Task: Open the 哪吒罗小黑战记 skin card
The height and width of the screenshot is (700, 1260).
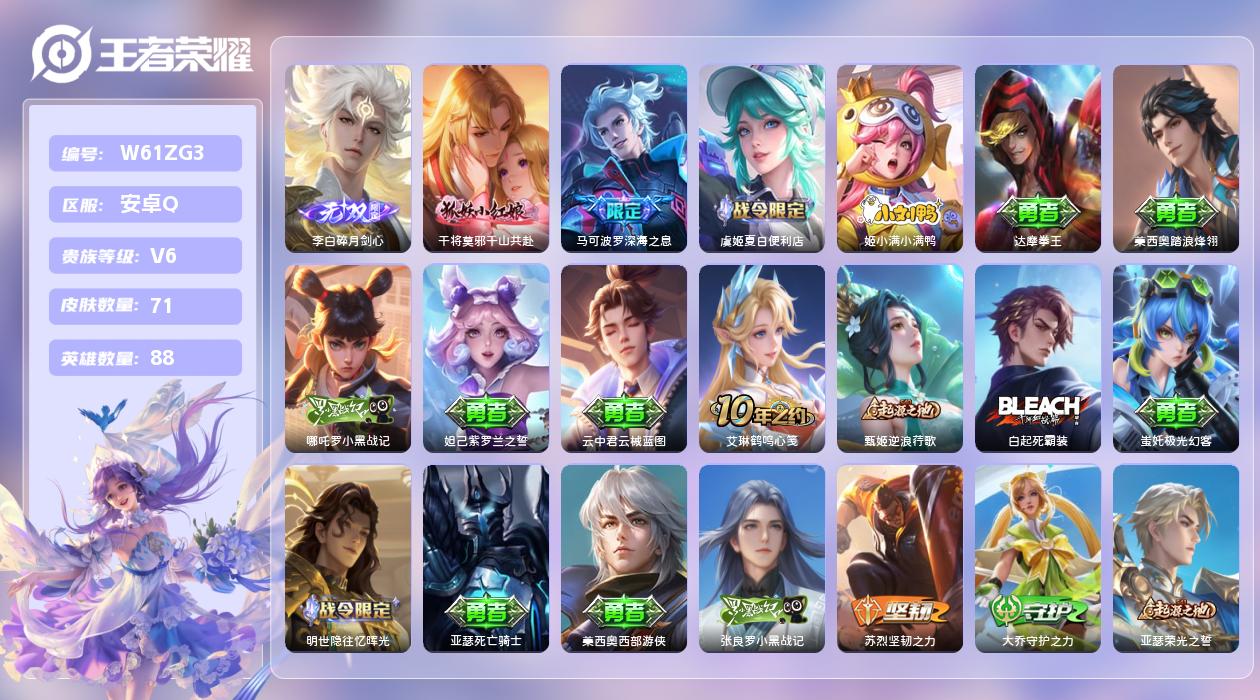Action: point(348,358)
